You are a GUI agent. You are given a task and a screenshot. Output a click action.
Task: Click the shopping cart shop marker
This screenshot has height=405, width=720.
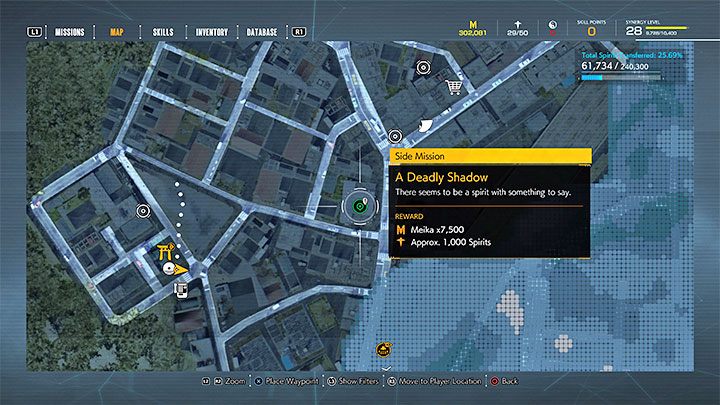(455, 88)
